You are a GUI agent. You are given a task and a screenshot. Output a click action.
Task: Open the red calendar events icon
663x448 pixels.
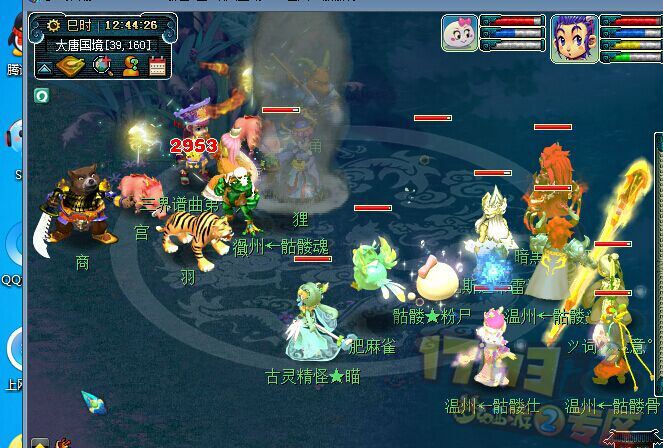click(157, 67)
